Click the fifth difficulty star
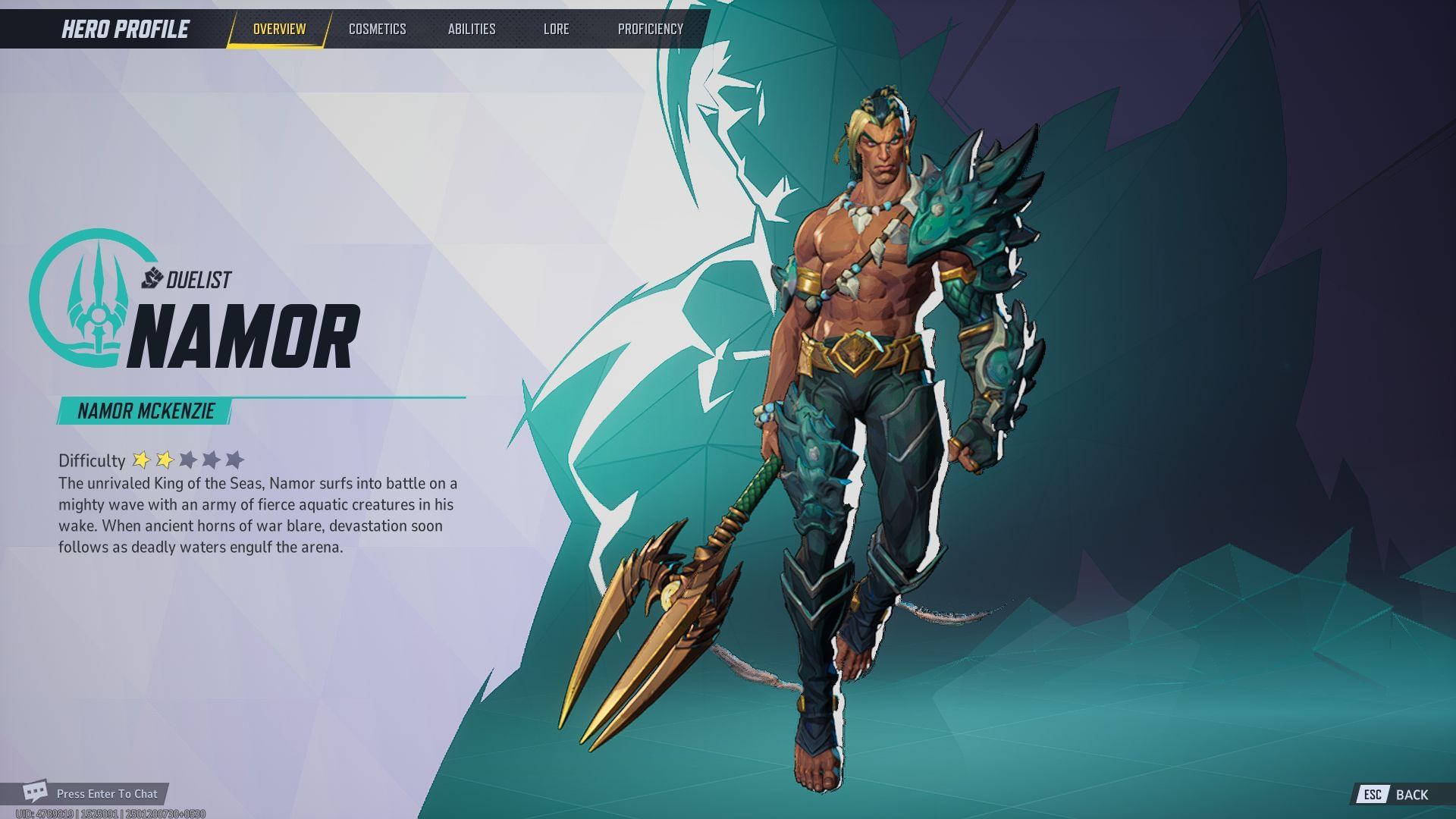 tap(235, 458)
